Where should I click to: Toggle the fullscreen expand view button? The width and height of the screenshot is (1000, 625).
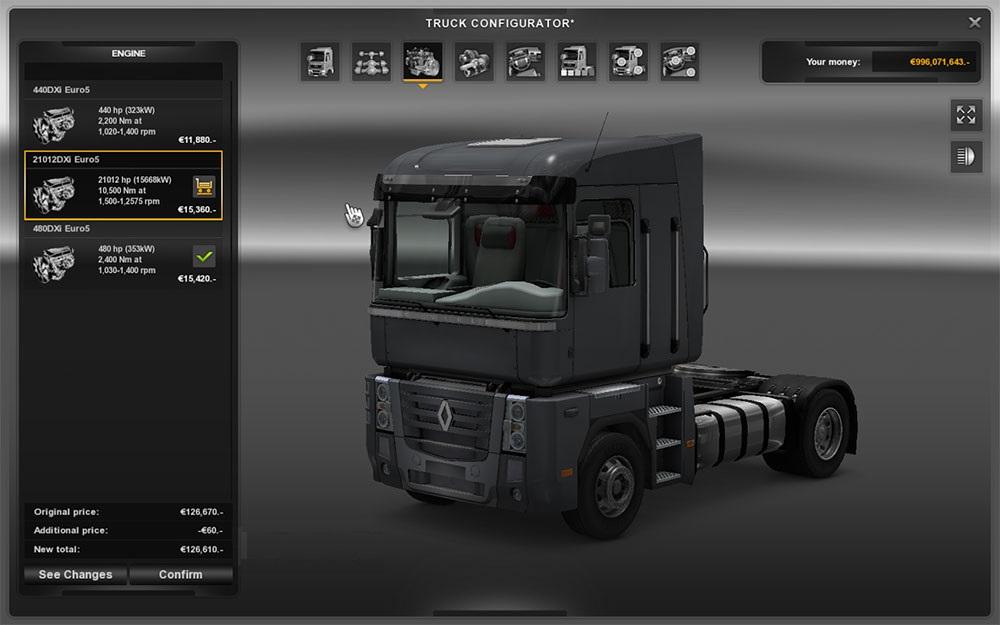pos(966,115)
